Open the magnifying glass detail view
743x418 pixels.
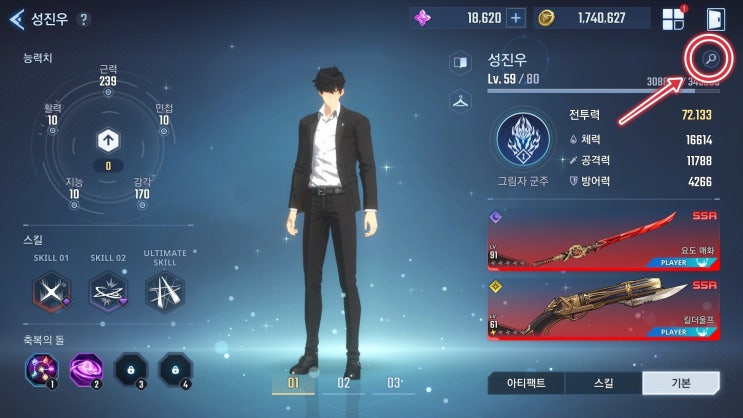709,60
